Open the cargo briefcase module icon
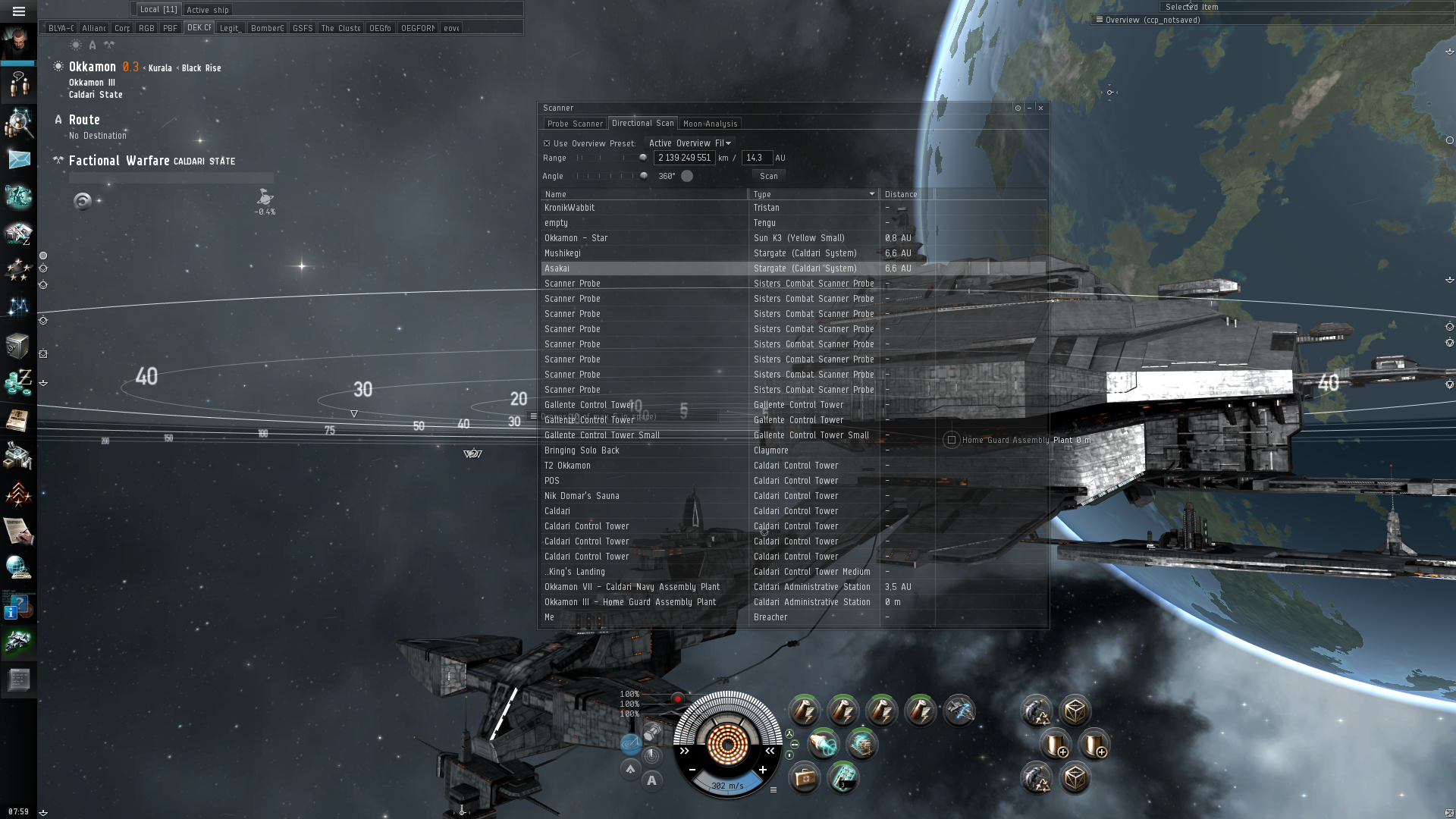The height and width of the screenshot is (819, 1456). tap(805, 777)
